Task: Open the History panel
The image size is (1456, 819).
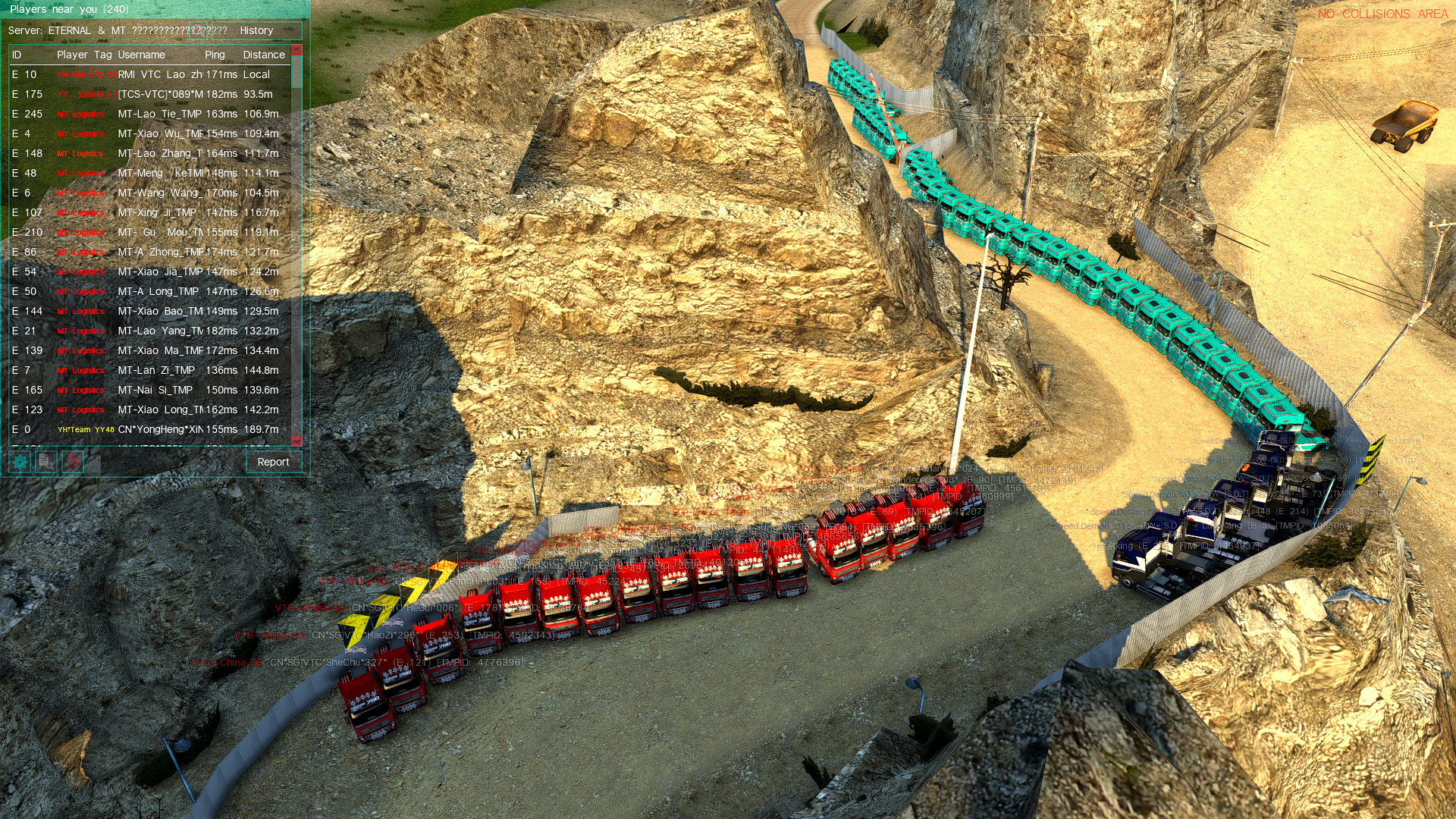Action: point(256,31)
